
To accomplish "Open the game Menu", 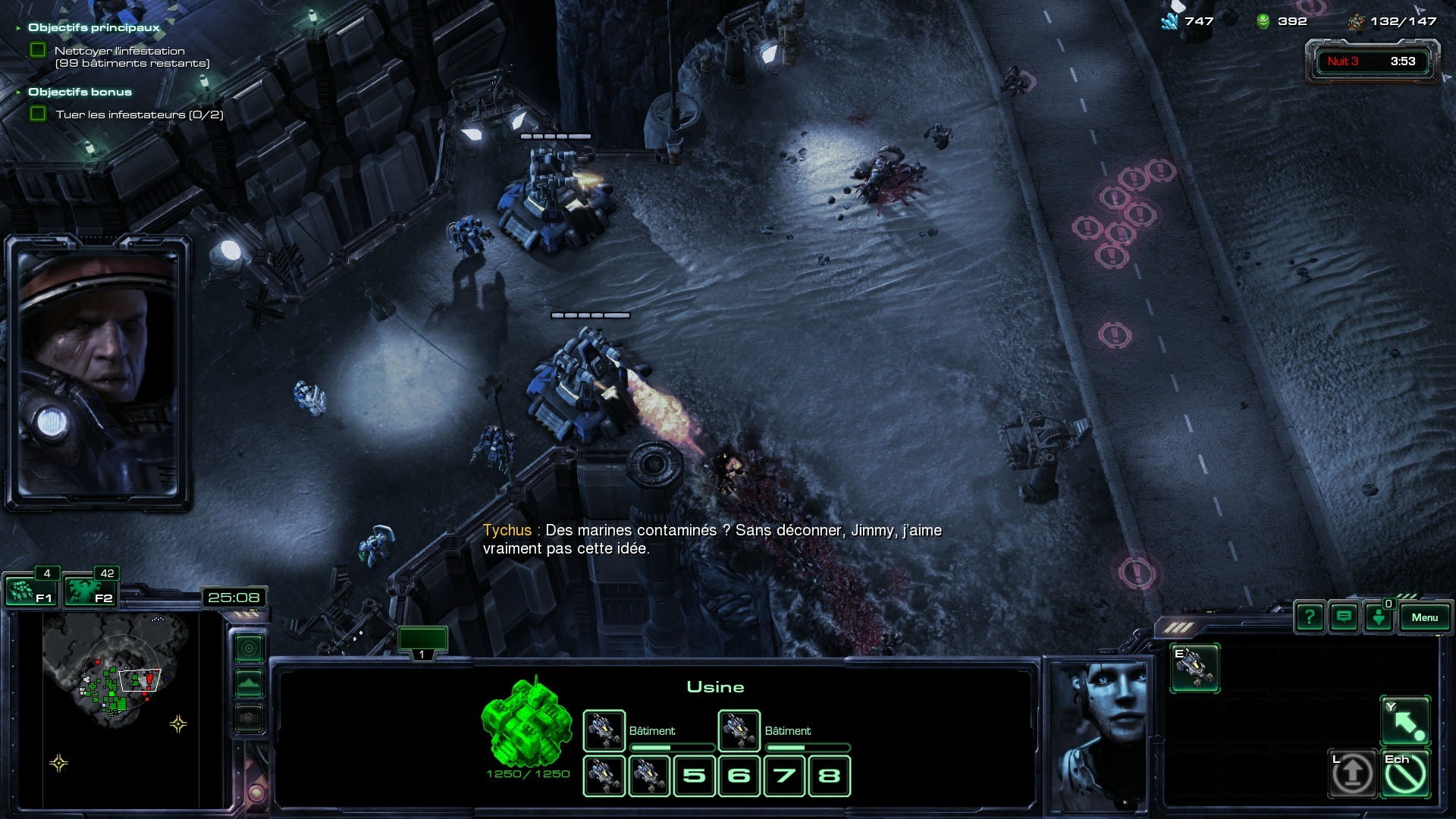I will [x=1424, y=617].
